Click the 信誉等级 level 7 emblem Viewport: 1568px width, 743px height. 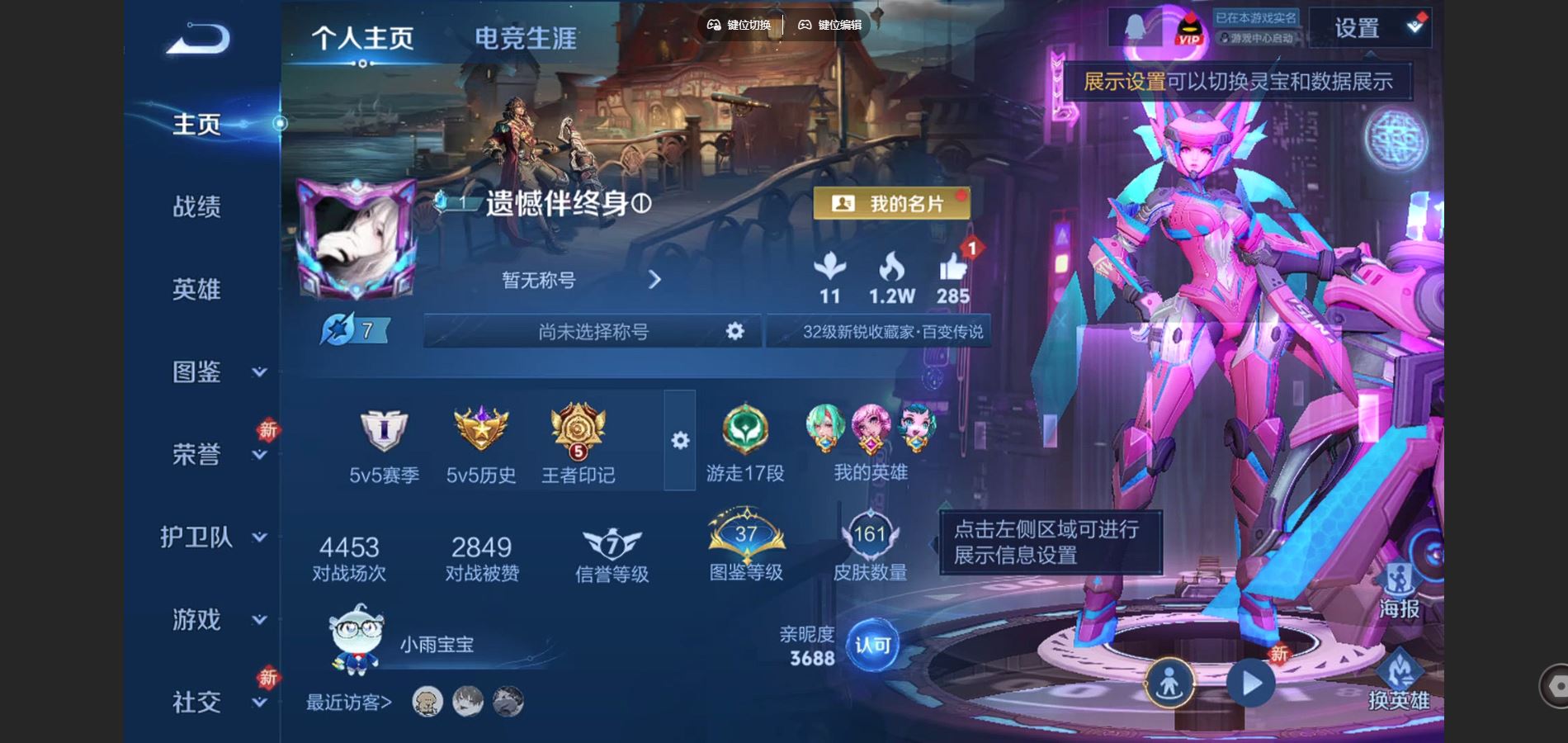click(x=611, y=545)
